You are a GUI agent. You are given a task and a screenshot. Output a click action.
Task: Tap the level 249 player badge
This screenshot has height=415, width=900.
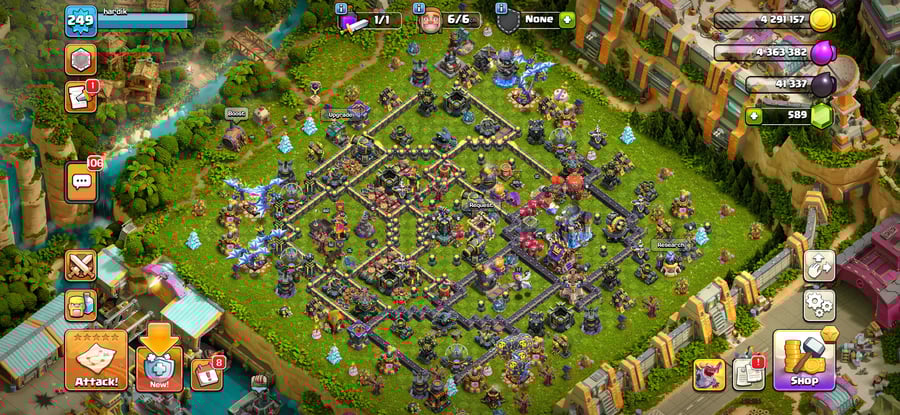tap(81, 20)
